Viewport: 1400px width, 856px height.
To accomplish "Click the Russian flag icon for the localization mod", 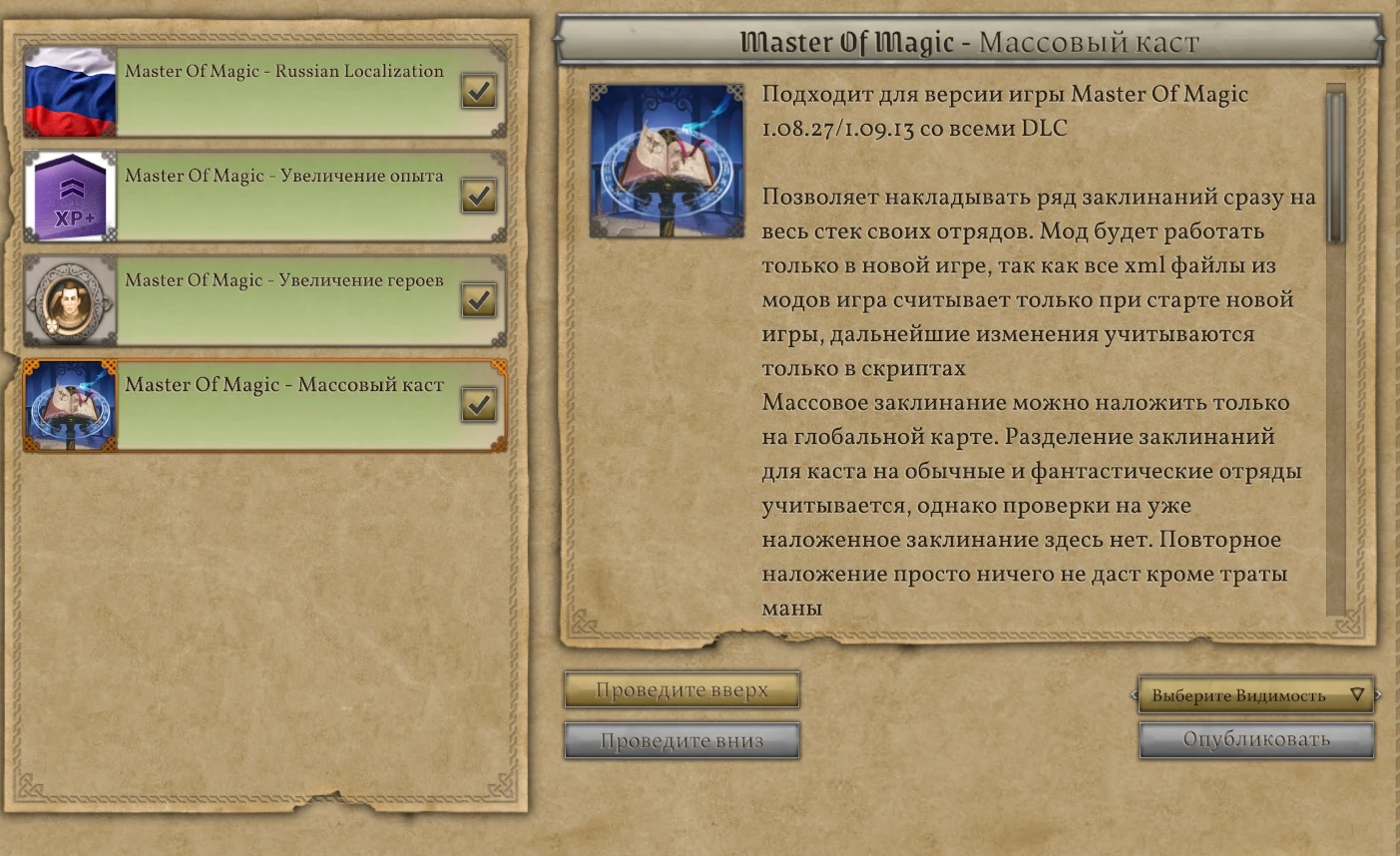I will click(x=69, y=92).
